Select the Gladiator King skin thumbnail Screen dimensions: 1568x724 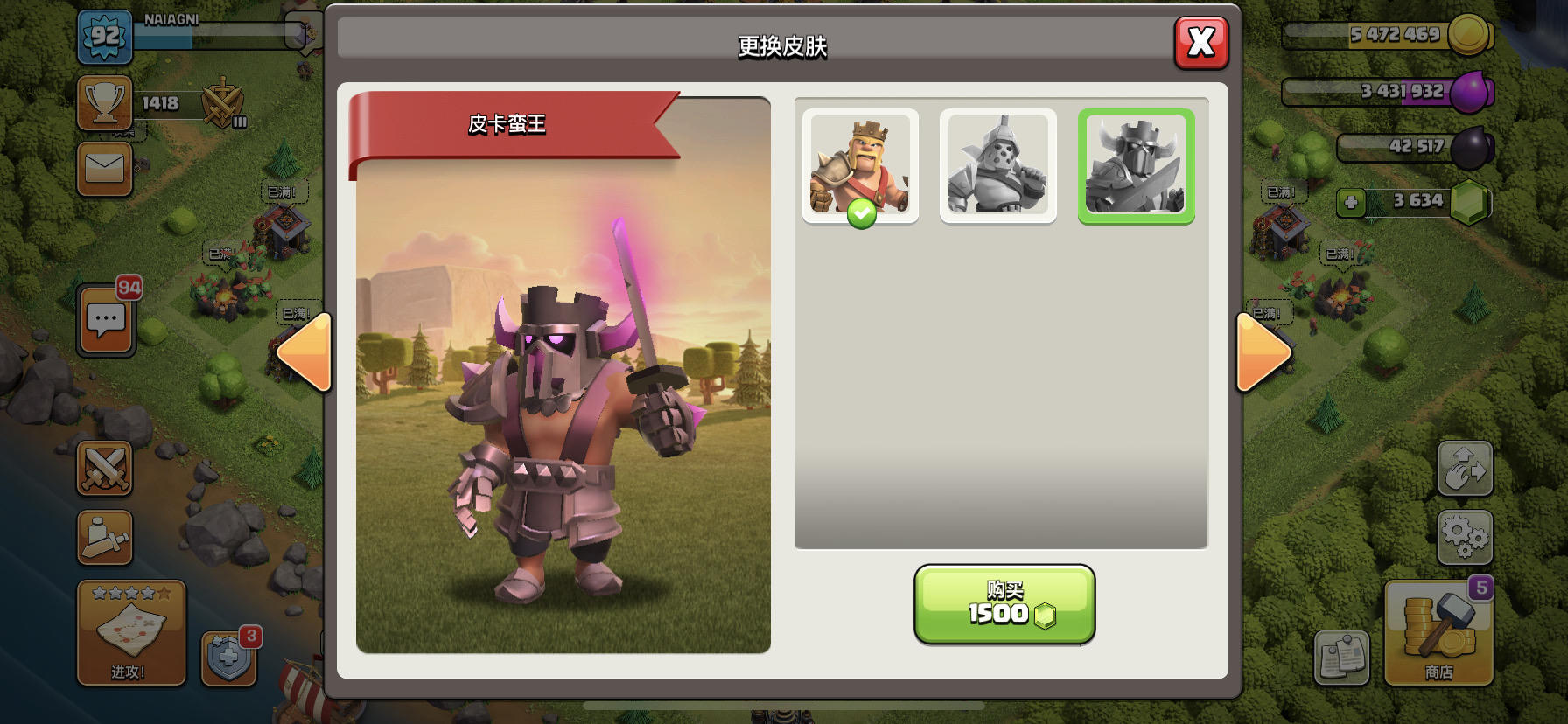point(997,165)
